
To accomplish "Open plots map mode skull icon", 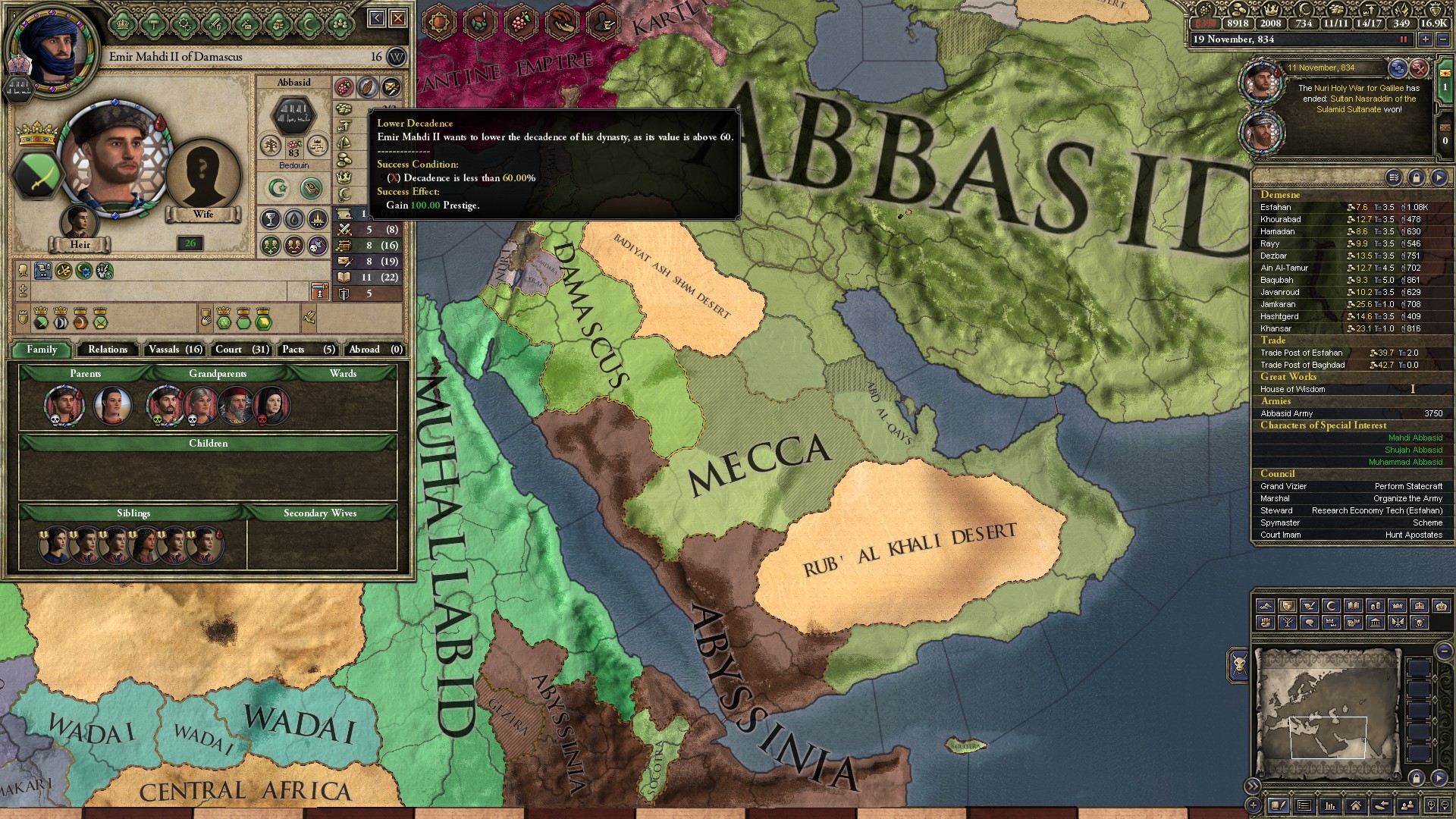I will pos(1417,623).
